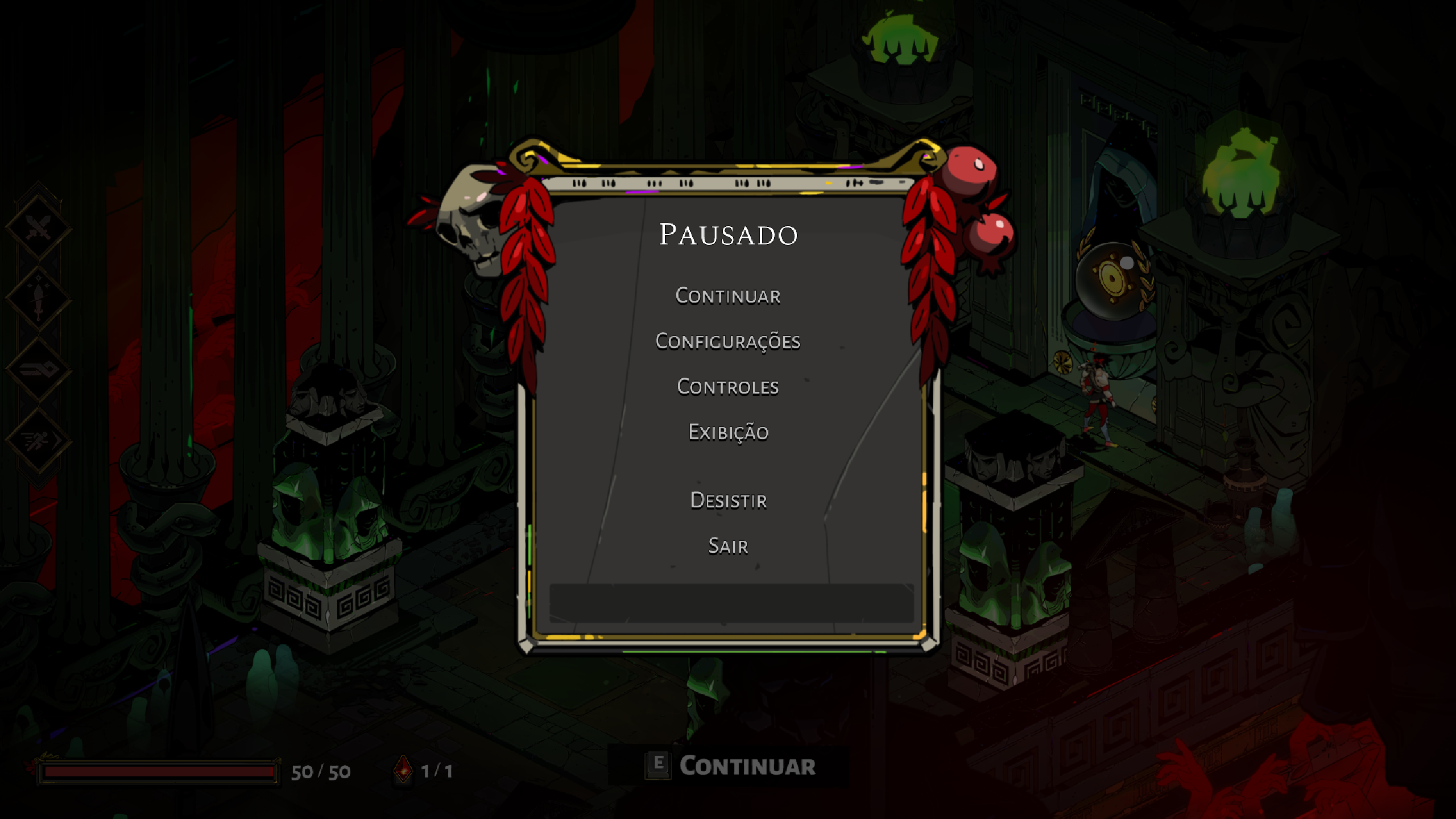Click Sair to exit the game
Image resolution: width=1456 pixels, height=819 pixels.
tap(728, 546)
